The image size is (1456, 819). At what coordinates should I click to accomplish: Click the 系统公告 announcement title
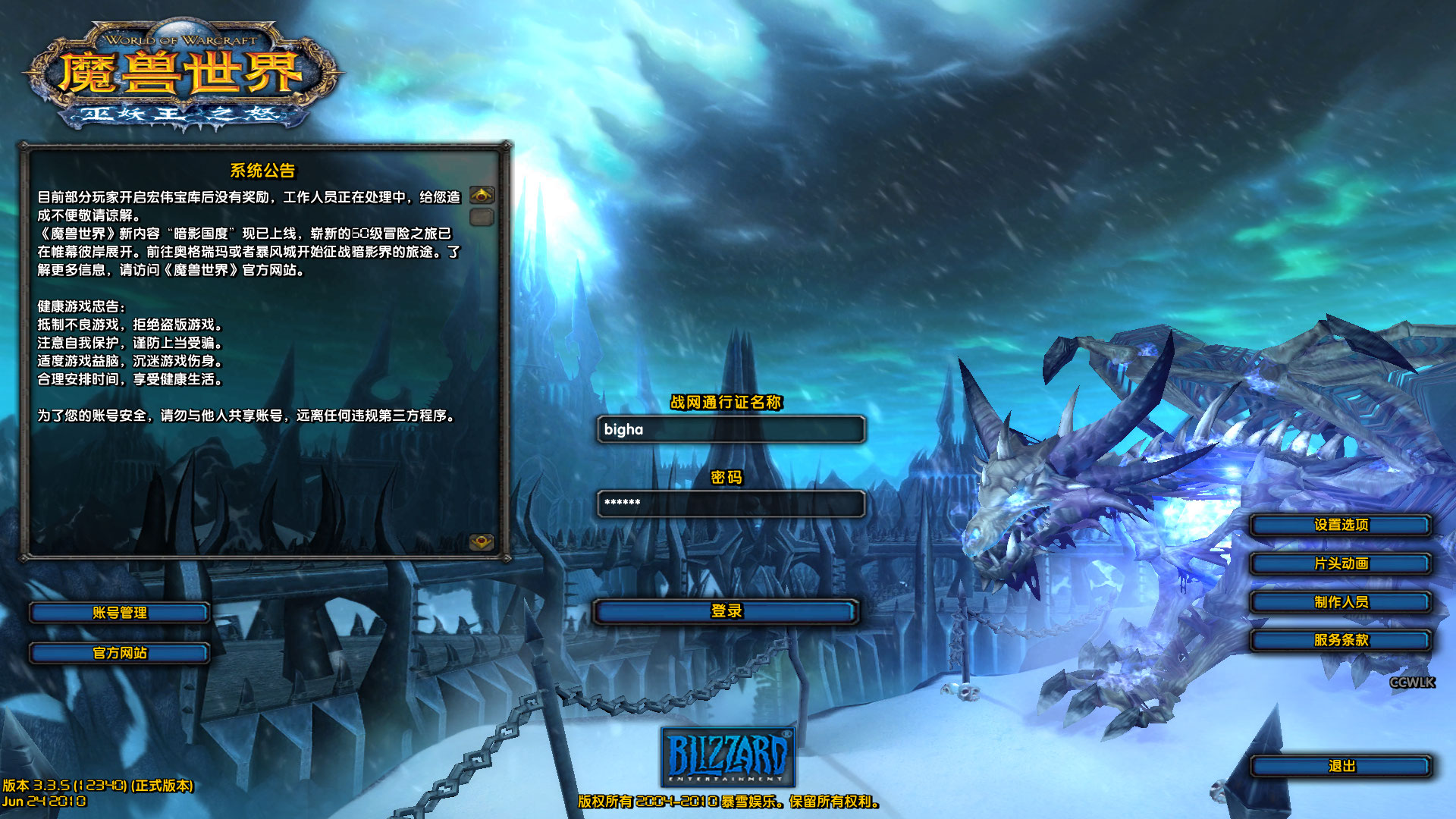tap(265, 168)
